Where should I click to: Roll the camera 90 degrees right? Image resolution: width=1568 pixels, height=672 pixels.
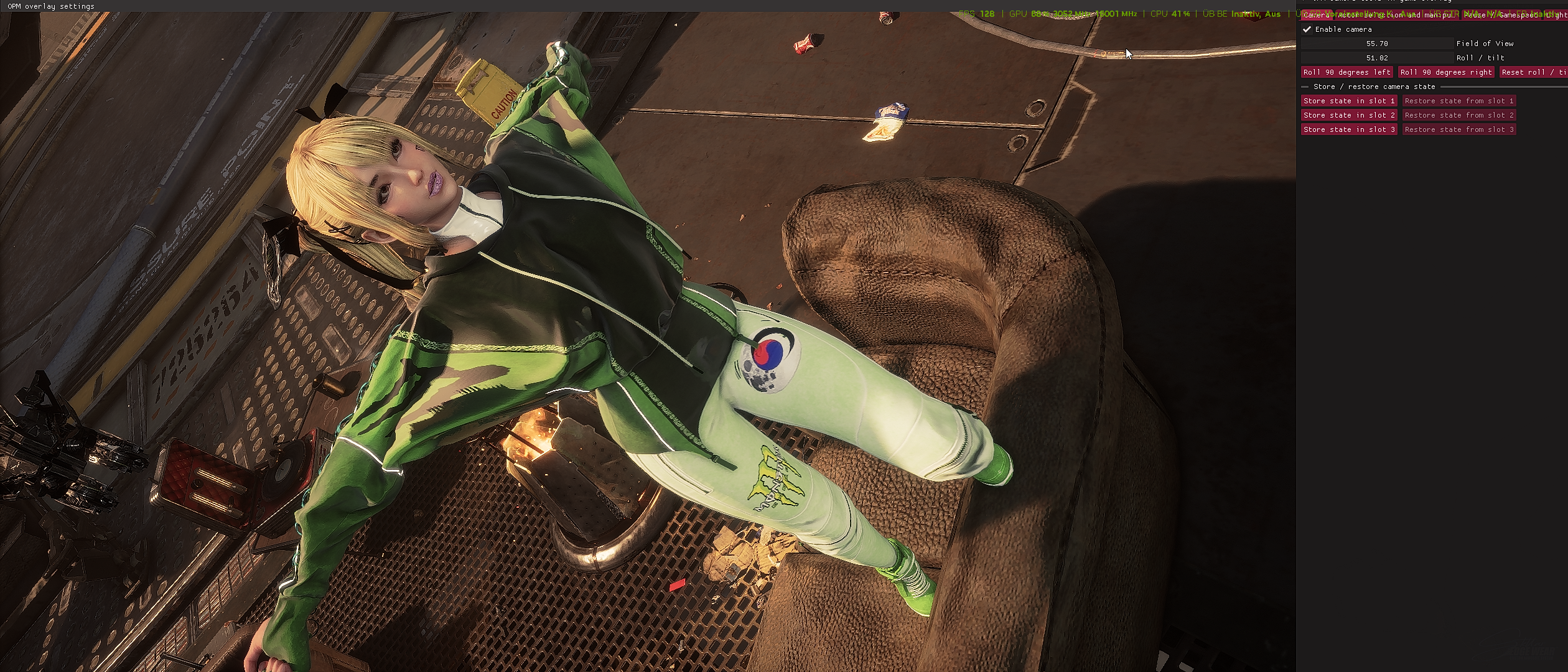1446,72
